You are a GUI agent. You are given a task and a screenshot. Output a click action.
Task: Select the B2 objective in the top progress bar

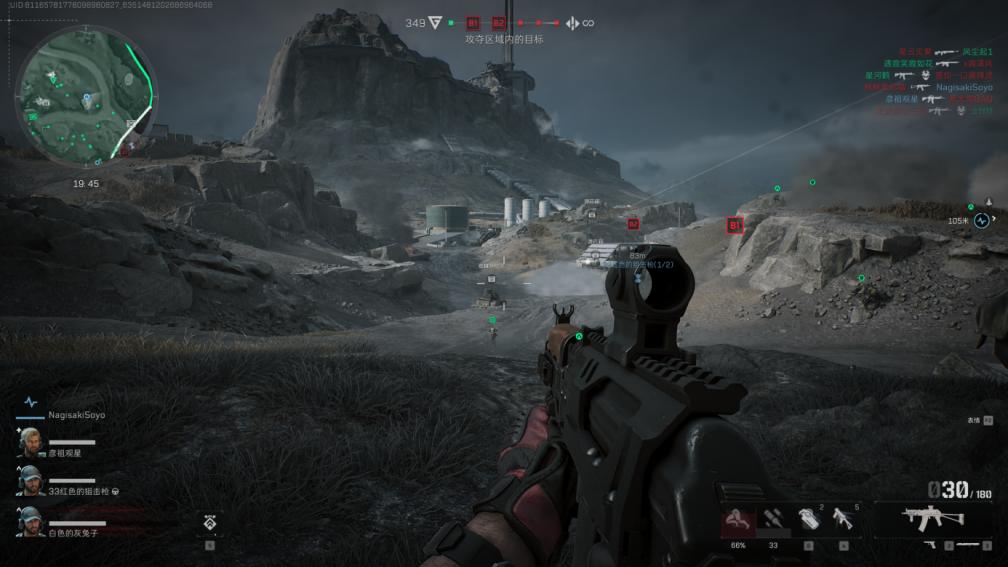(x=499, y=23)
